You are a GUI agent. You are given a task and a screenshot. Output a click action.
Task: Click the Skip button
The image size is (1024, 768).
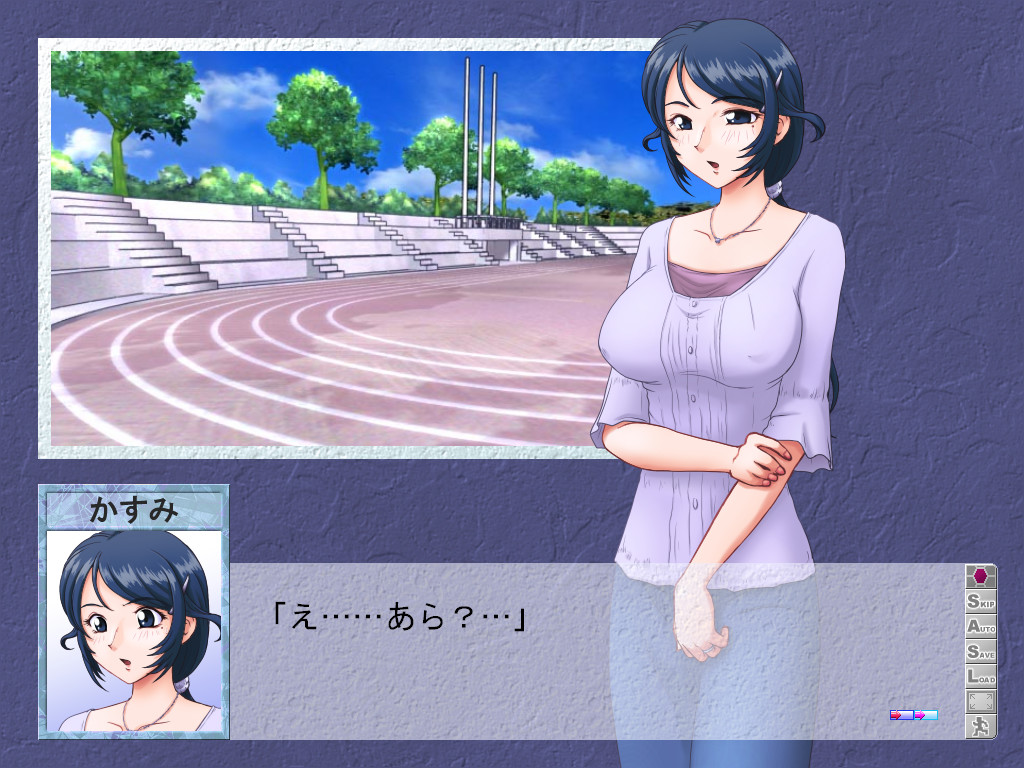[x=980, y=602]
